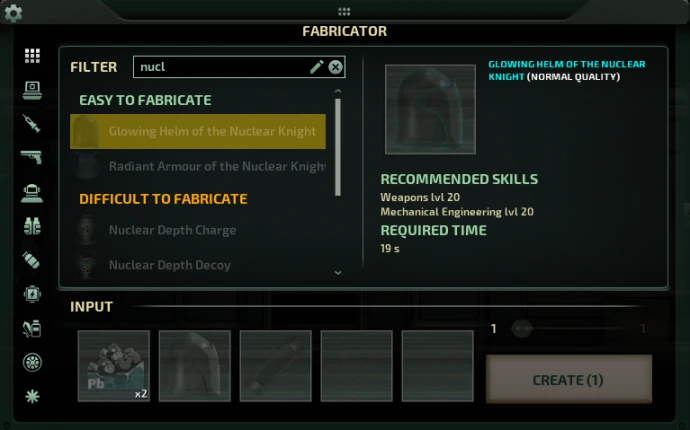
Task: Switch to the syringe medical category
Action: 32,124
